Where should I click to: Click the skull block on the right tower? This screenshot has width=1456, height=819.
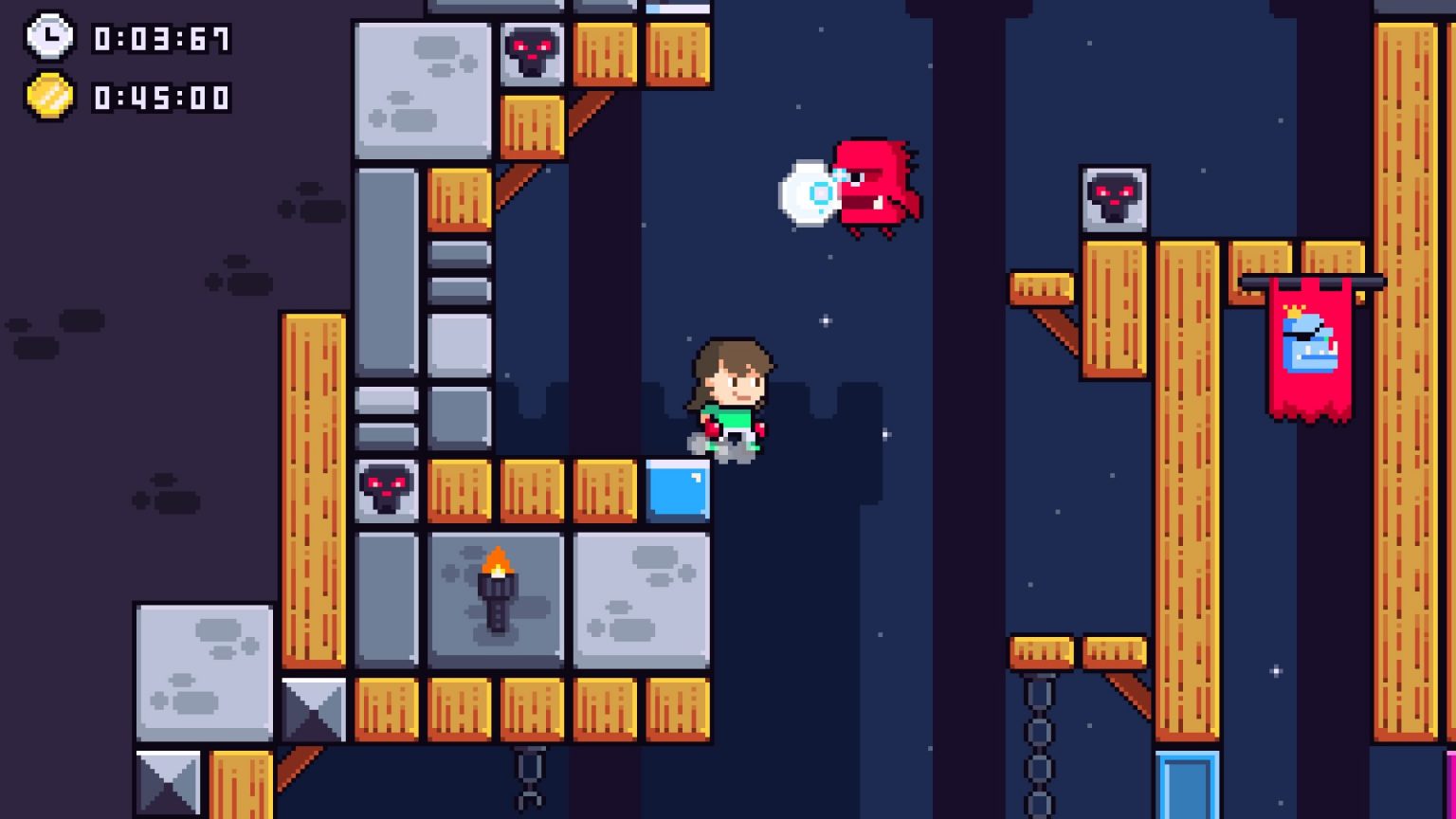[x=1115, y=199]
